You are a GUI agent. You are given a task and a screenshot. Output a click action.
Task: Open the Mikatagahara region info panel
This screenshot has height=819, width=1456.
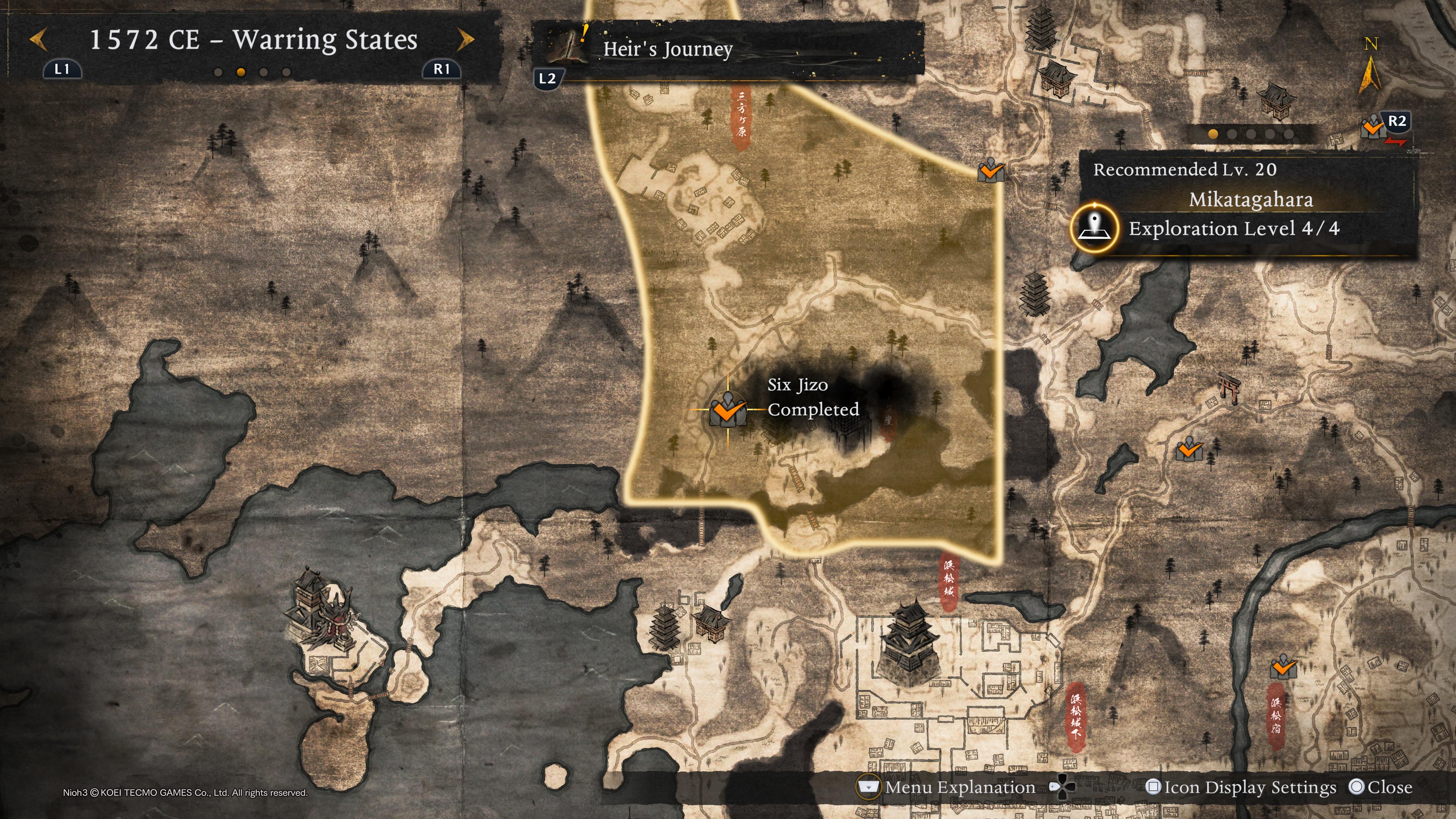click(x=1250, y=199)
